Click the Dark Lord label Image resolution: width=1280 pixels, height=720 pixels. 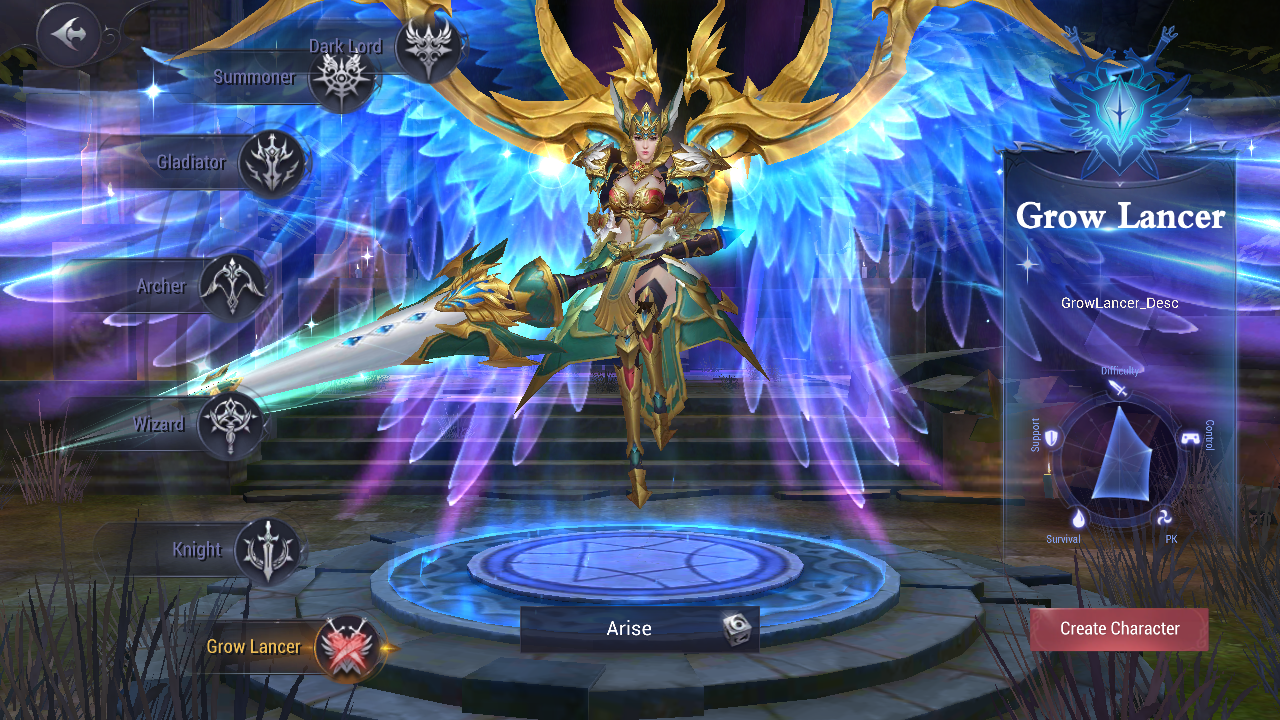click(344, 45)
